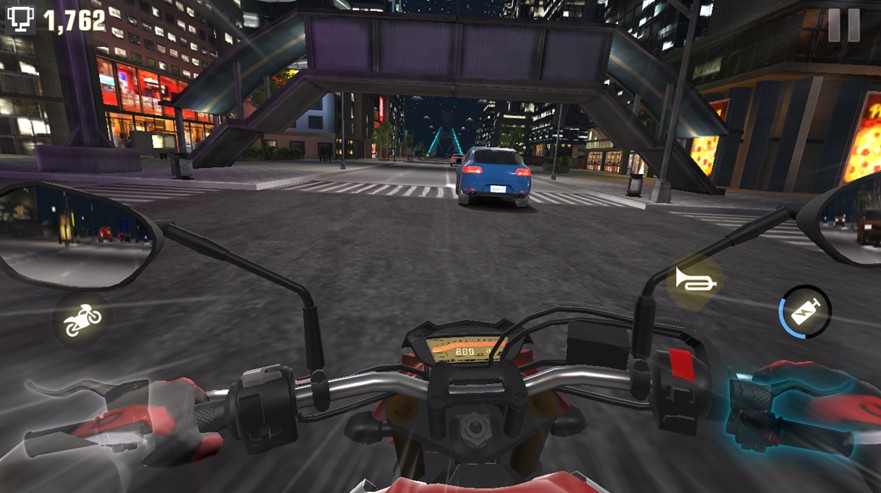The width and height of the screenshot is (881, 493).
Task: Activate the nitro boost canister
Action: [x=807, y=311]
